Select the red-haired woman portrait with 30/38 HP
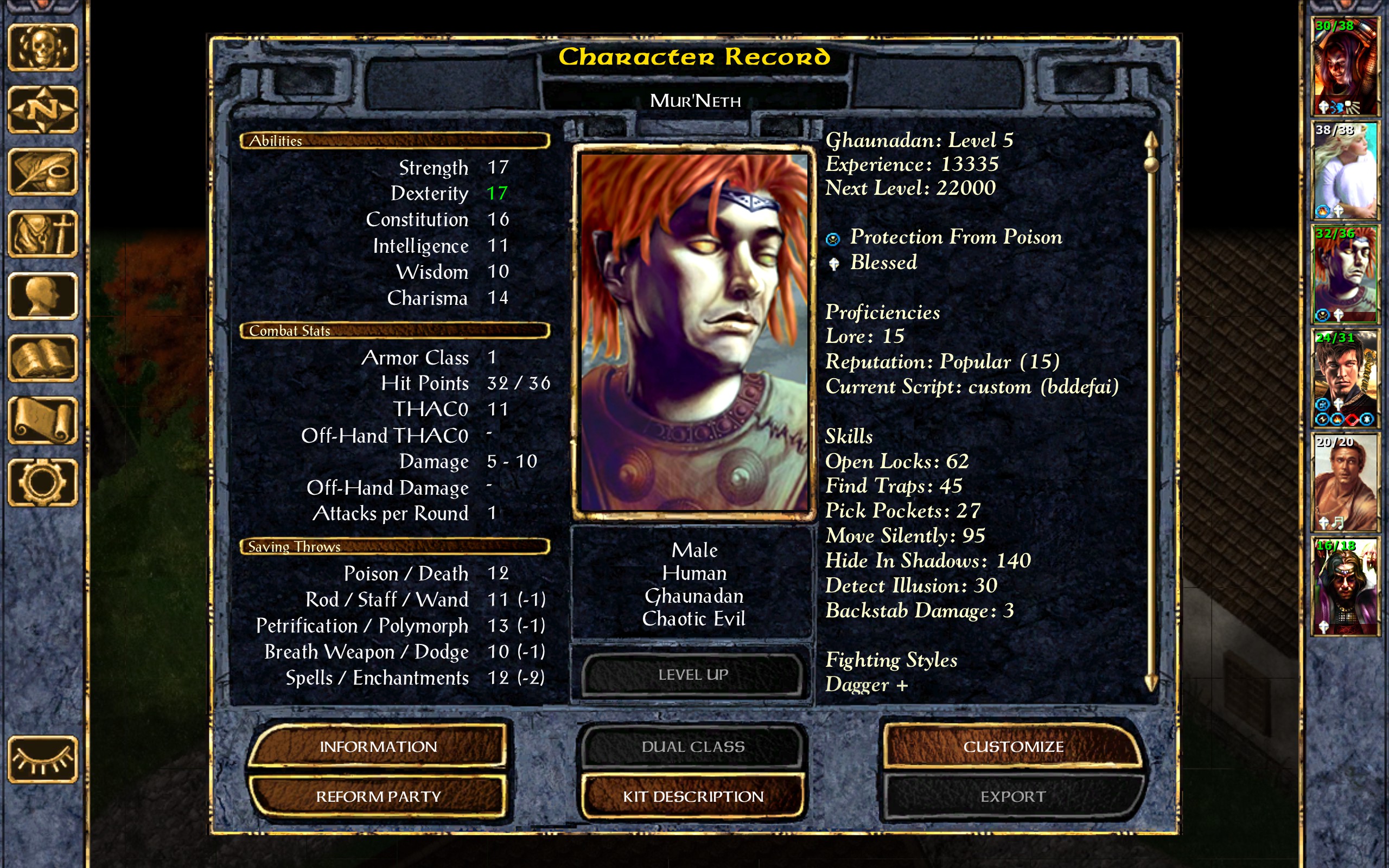This screenshot has height=868, width=1389. point(1345,66)
